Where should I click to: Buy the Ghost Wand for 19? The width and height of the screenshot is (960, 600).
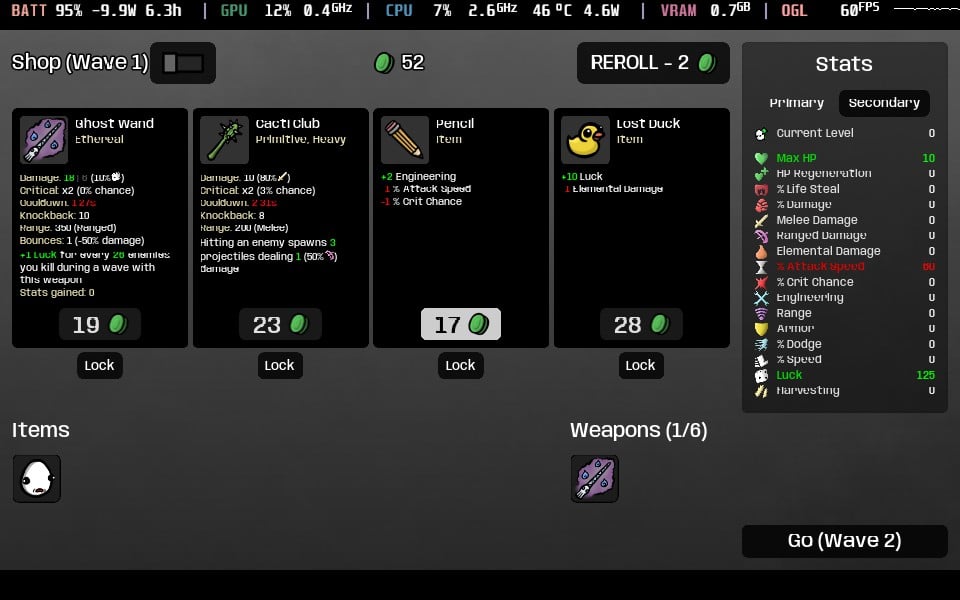pos(100,324)
